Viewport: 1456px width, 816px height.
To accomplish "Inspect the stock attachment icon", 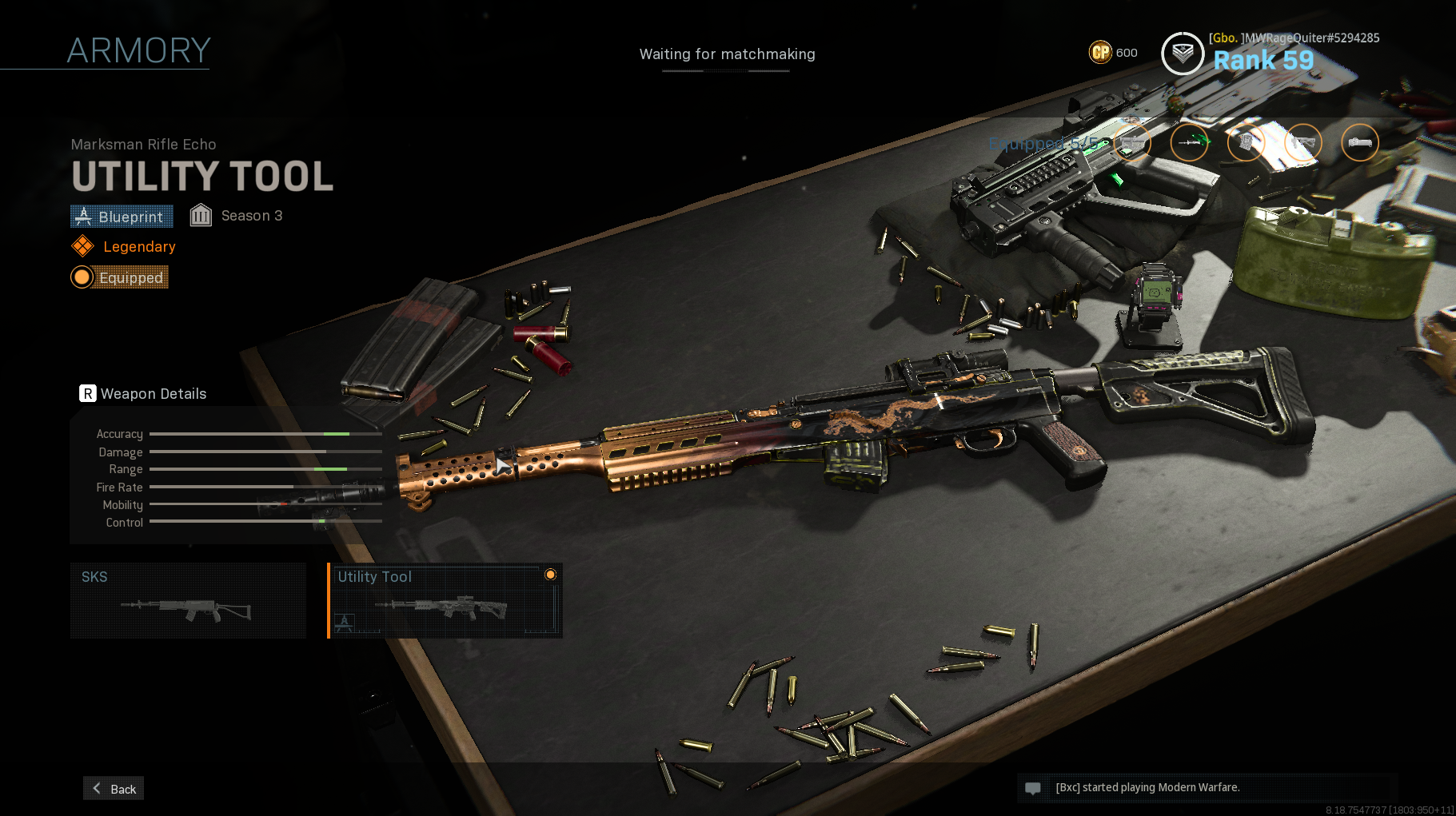I will 1303,143.
